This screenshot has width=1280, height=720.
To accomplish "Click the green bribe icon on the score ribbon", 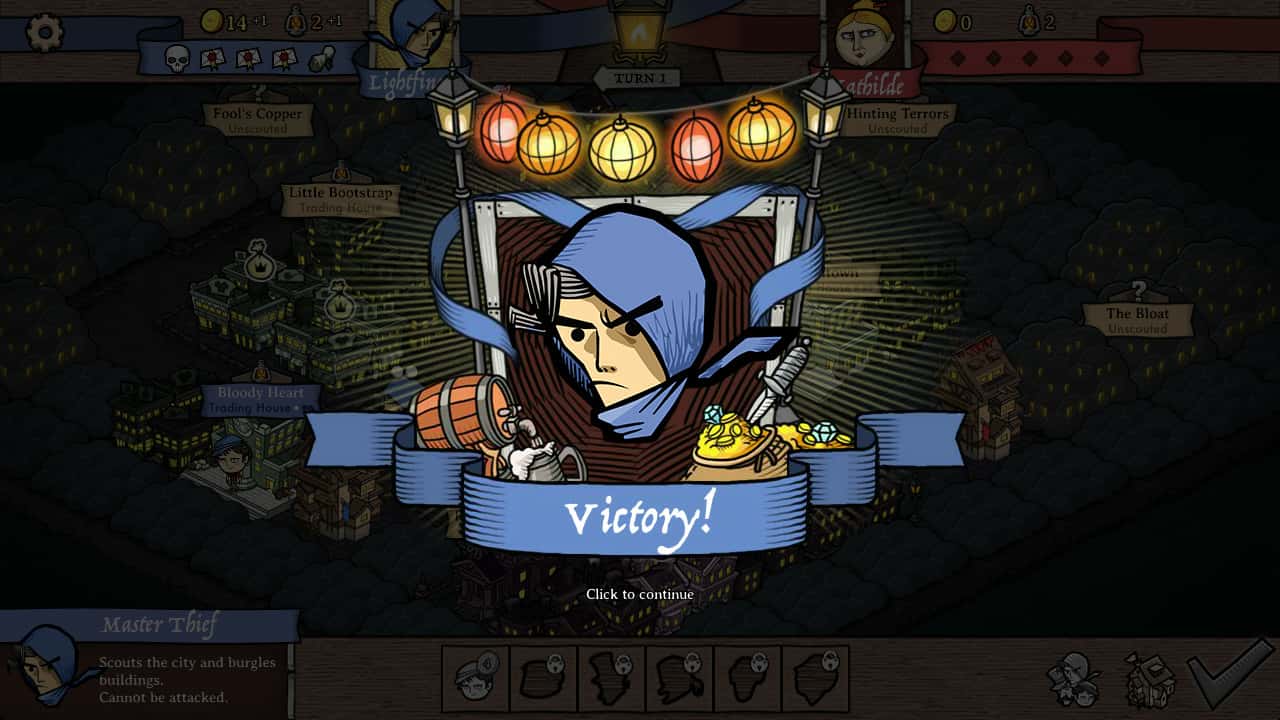I will (319, 60).
